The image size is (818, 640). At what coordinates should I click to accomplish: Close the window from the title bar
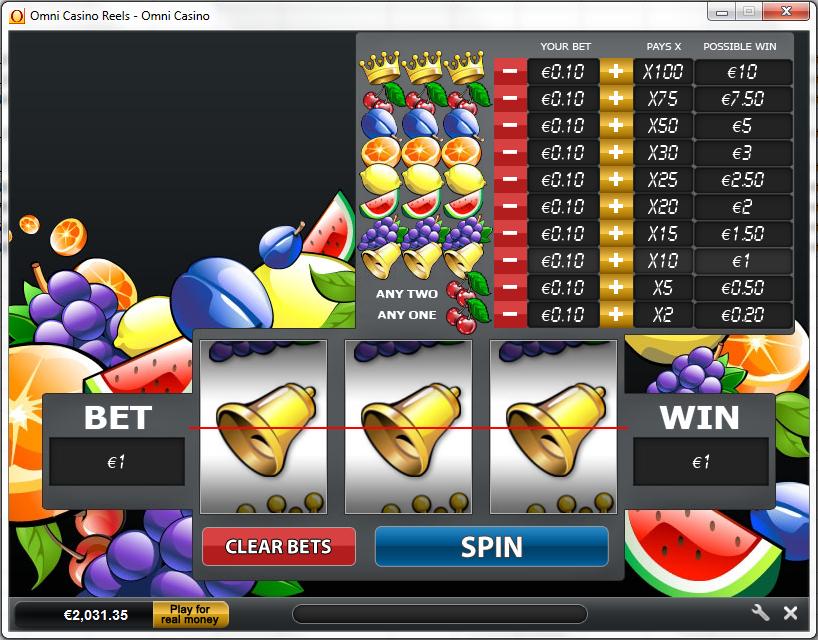785,12
